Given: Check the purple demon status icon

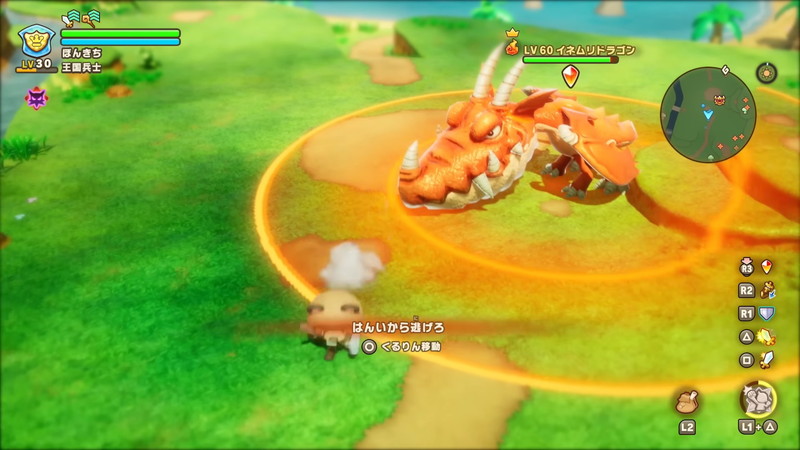Looking at the screenshot, I should 36,97.
